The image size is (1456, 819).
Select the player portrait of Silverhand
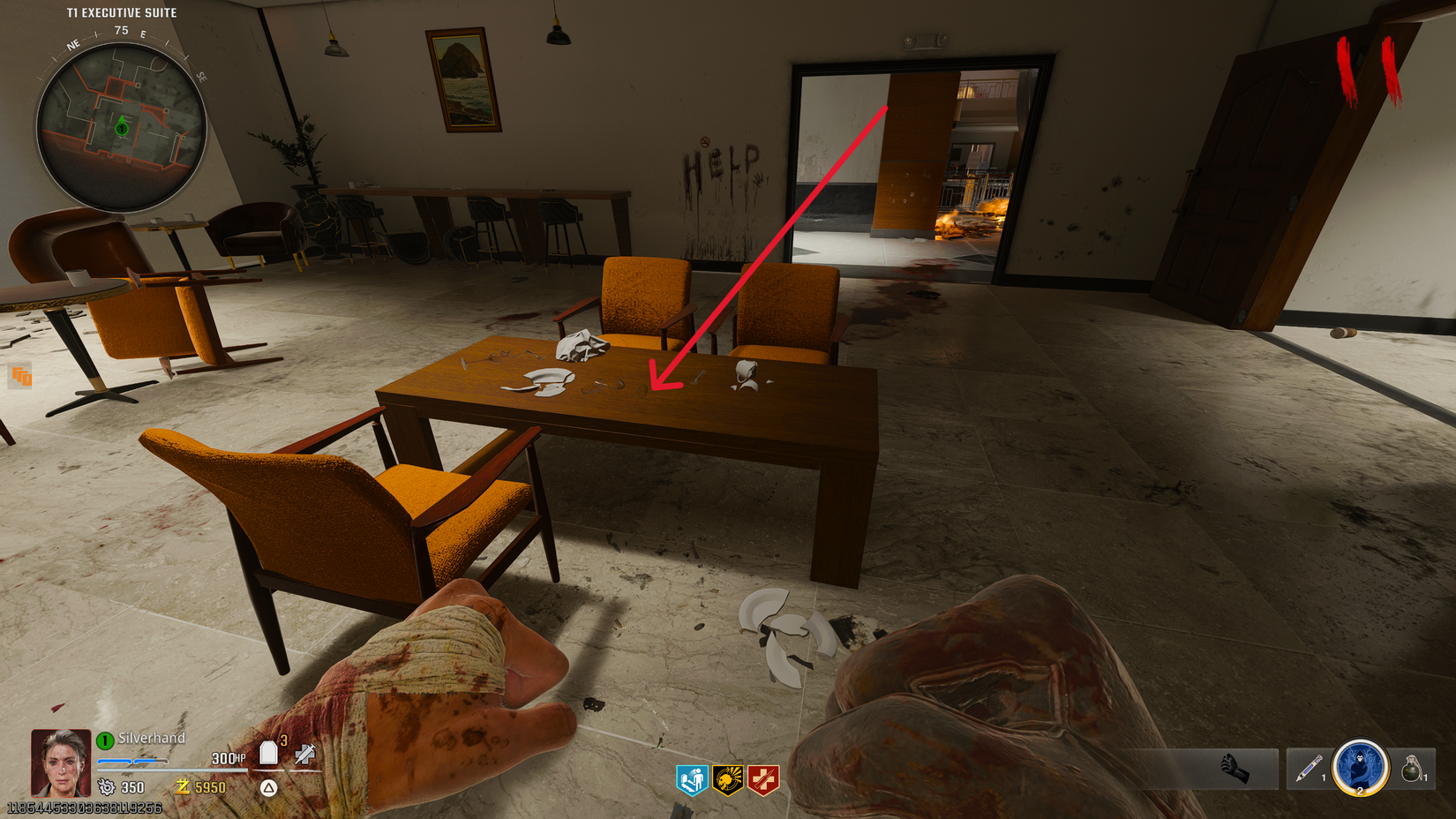(x=58, y=761)
